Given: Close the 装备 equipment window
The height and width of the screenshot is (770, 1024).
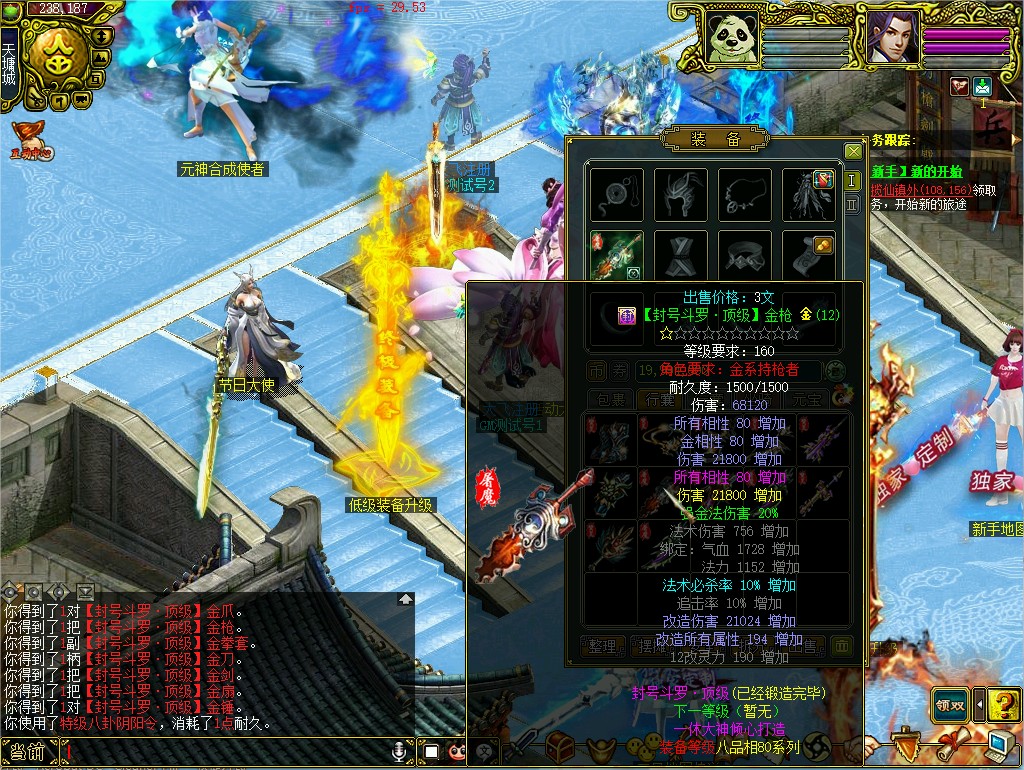Looking at the screenshot, I should tap(853, 151).
